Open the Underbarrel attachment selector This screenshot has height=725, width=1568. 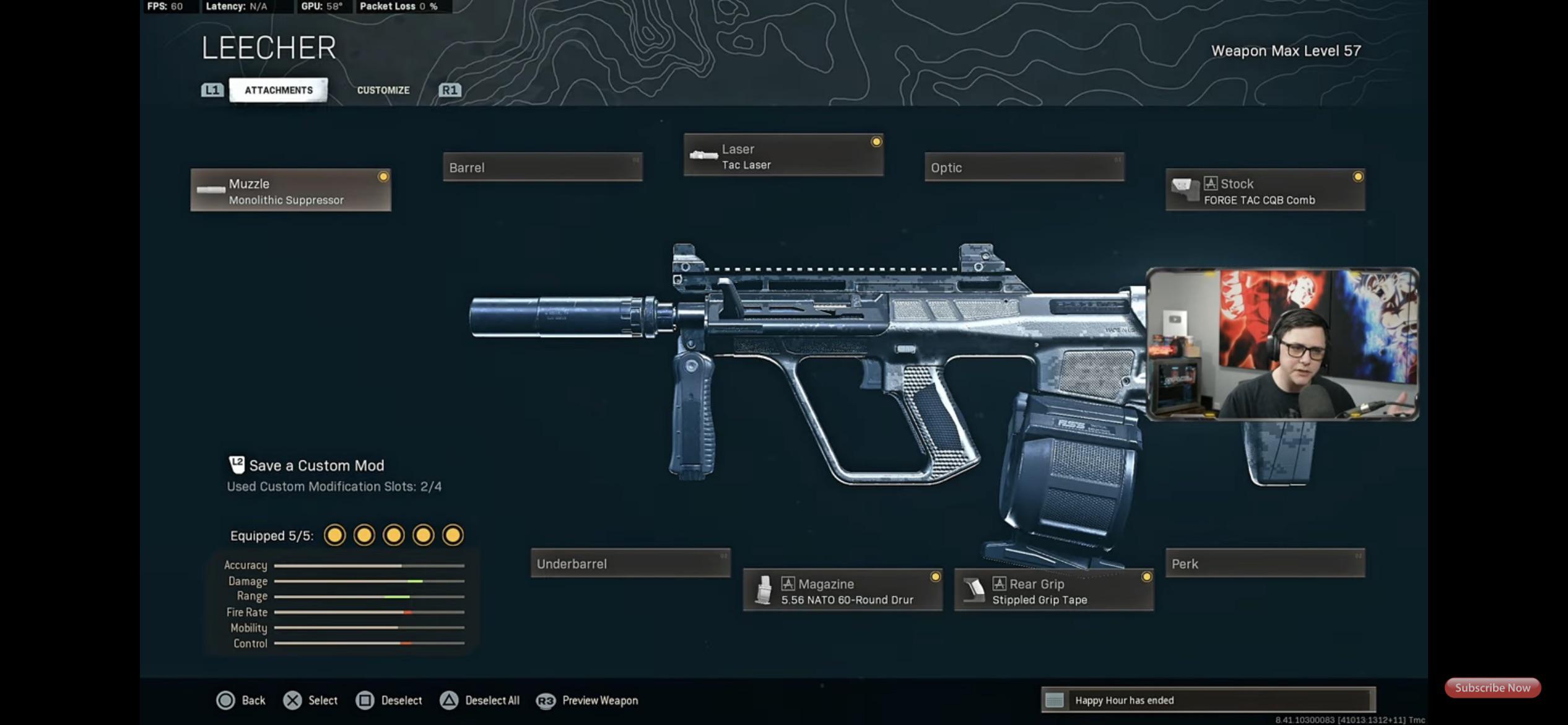pyautogui.click(x=630, y=563)
